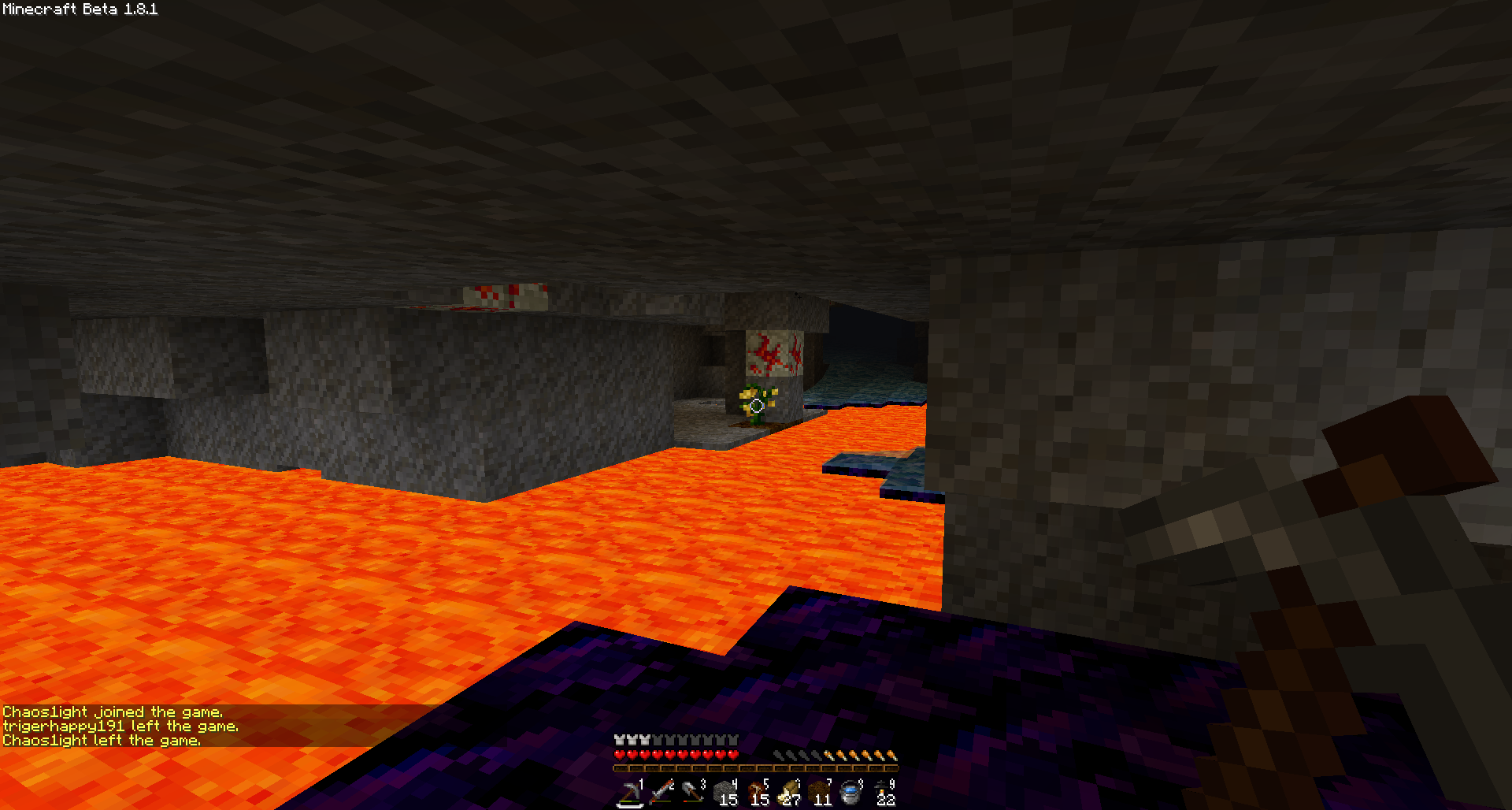This screenshot has height=810, width=1512.
Task: Click the Minecraft Beta 1.8.1 version text
Action: 79,10
